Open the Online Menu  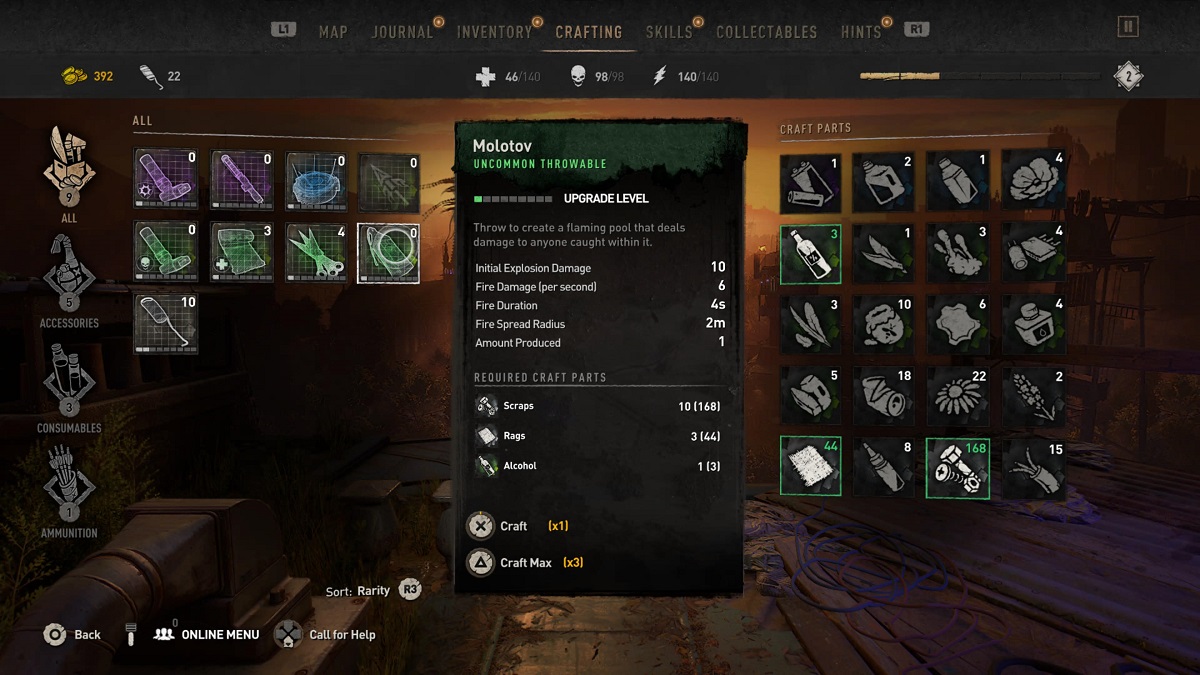pos(219,635)
